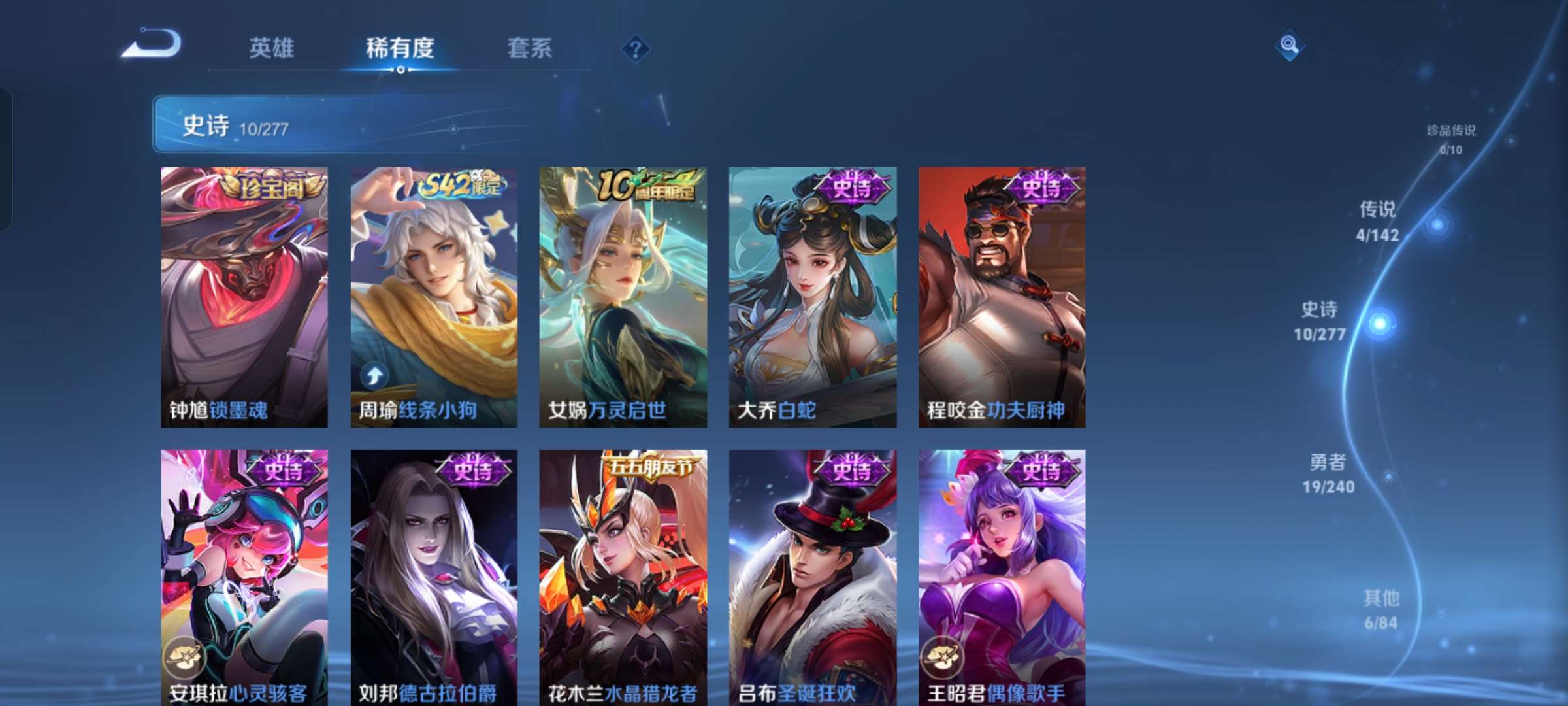This screenshot has width=1568, height=706.
Task: Click the help question mark icon
Action: pos(638,48)
